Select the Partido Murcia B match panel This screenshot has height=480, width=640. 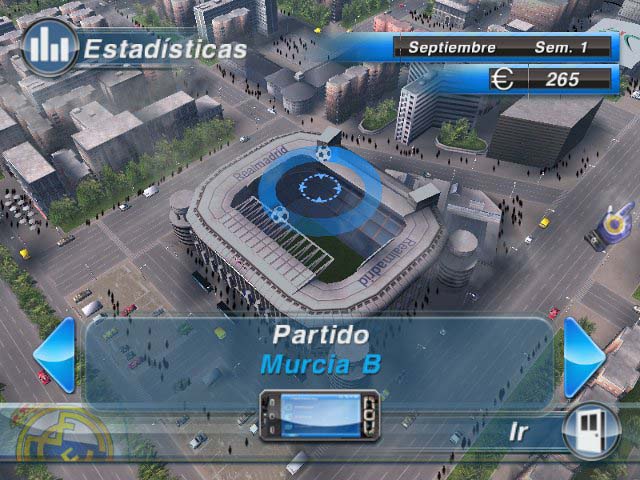pyautogui.click(x=320, y=350)
